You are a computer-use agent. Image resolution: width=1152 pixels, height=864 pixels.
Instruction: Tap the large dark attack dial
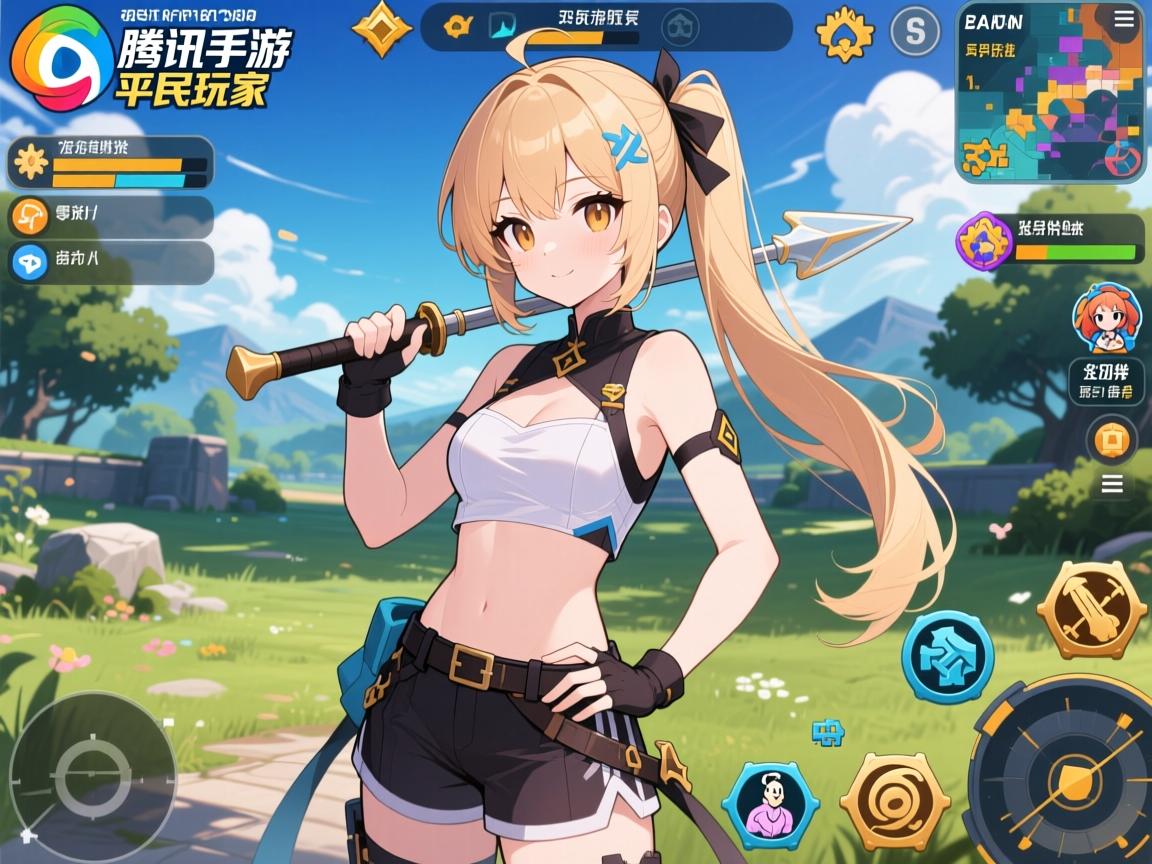coord(1063,770)
